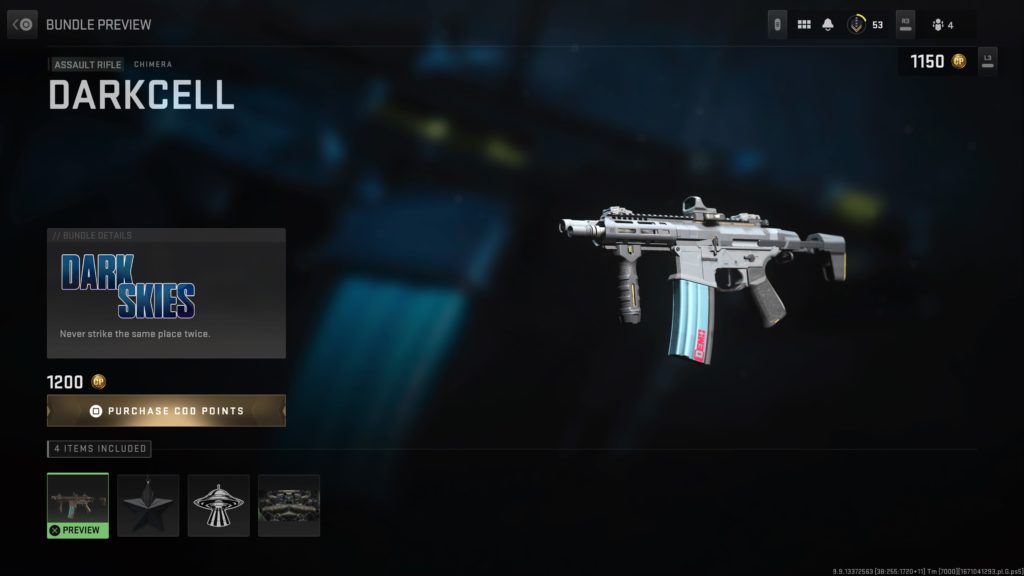Open the Dark Skies bundle details
1024x576 pixels.
(166, 293)
